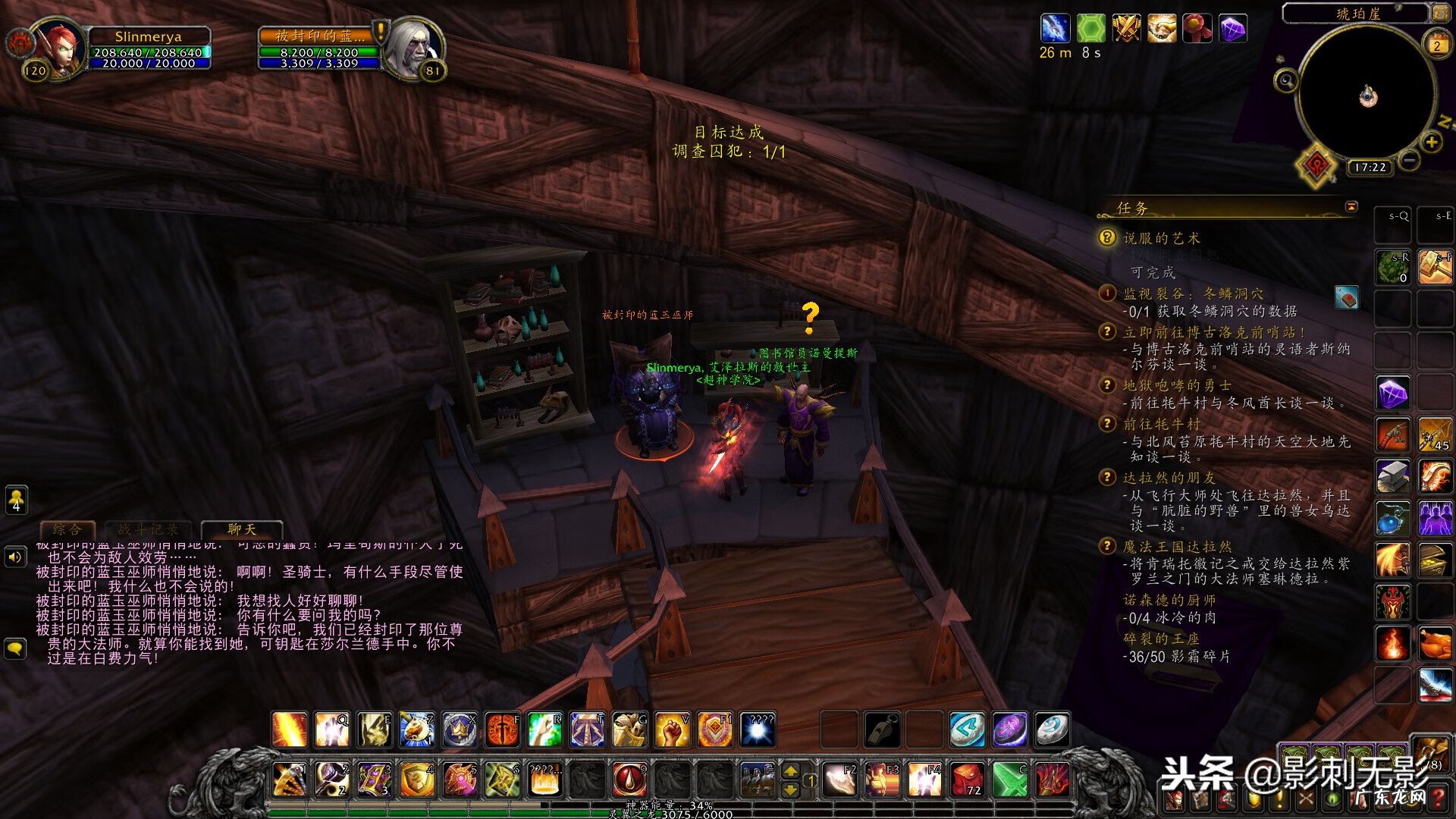The image size is (1456, 819).
Task: Zoom in the minimap with plus button
Action: click(1431, 142)
